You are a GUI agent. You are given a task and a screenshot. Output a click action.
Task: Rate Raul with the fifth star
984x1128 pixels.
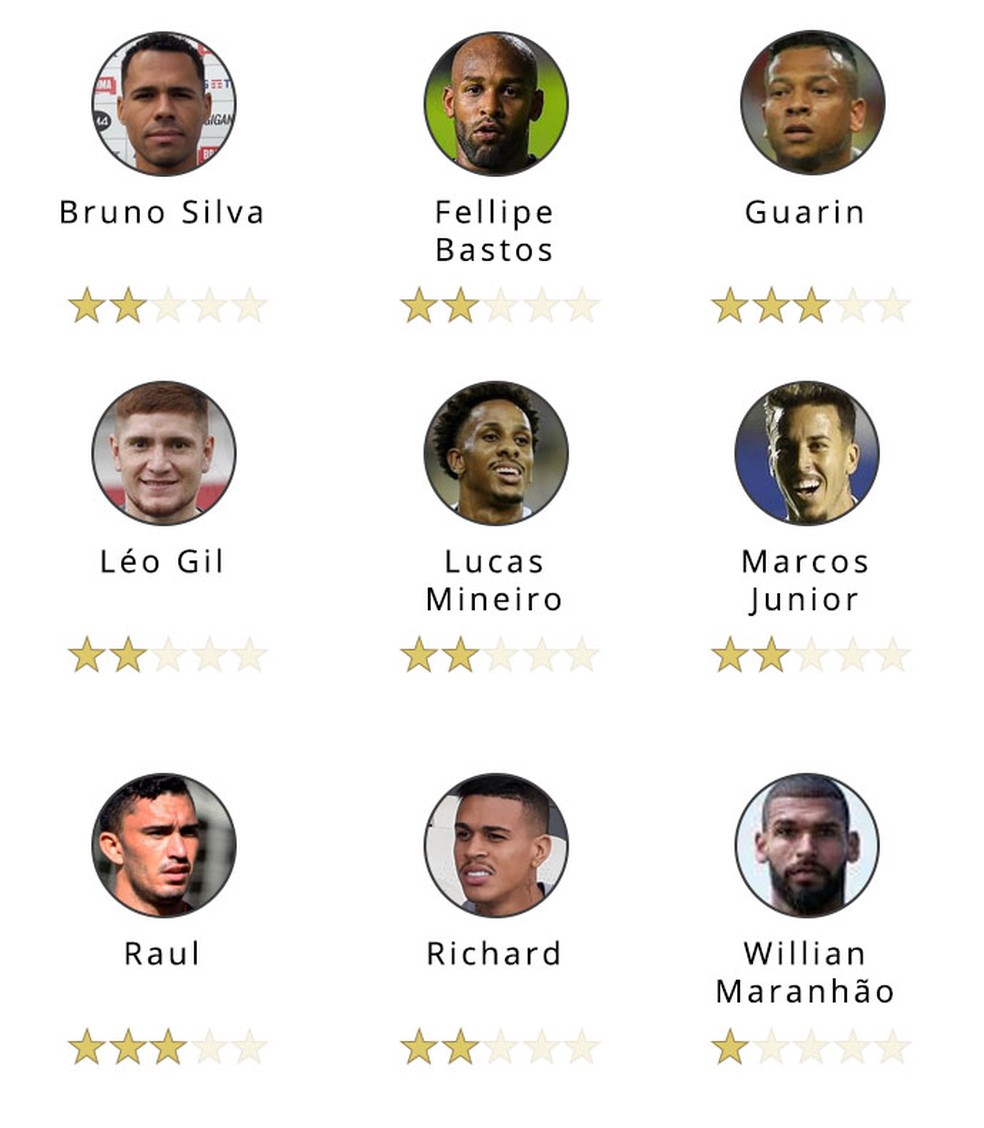249,1047
